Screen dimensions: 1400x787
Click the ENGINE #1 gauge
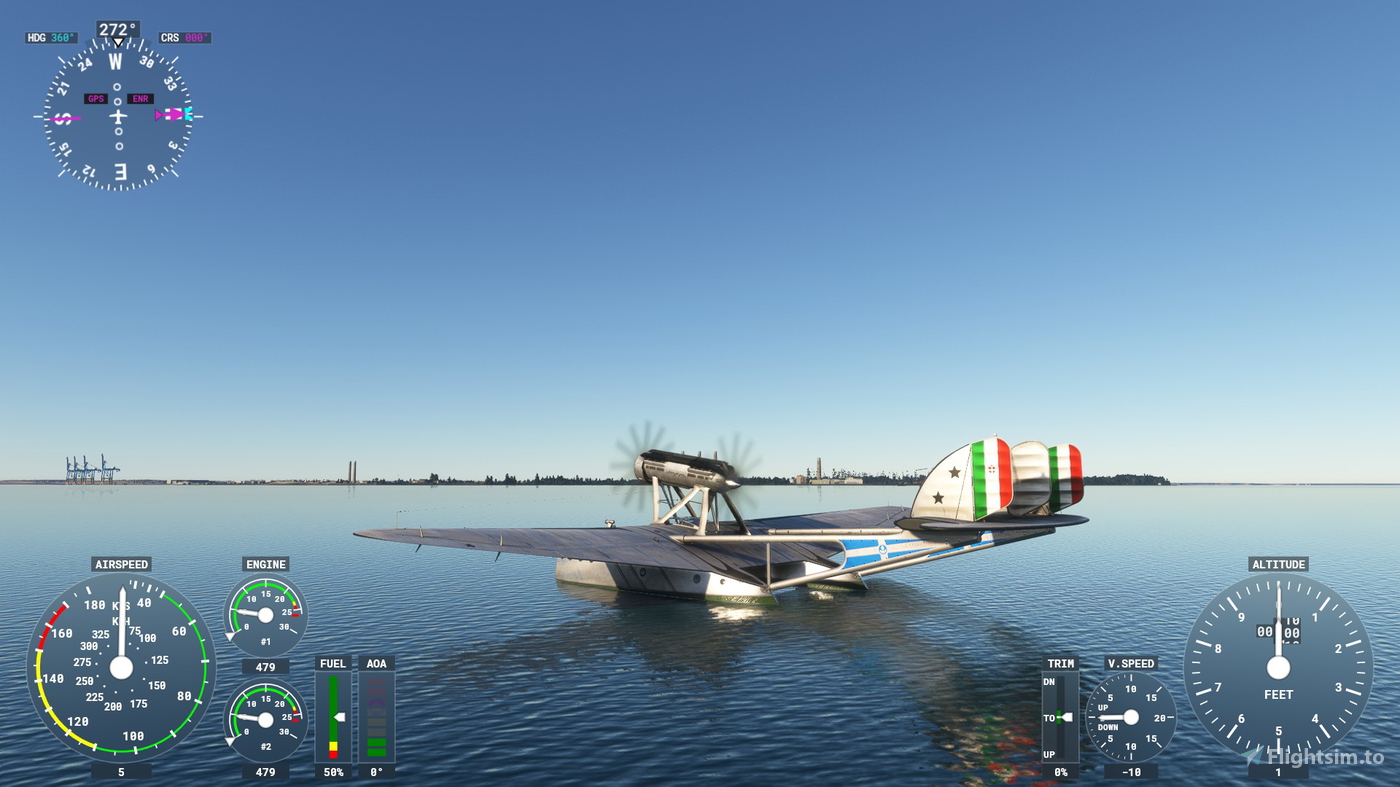point(265,614)
